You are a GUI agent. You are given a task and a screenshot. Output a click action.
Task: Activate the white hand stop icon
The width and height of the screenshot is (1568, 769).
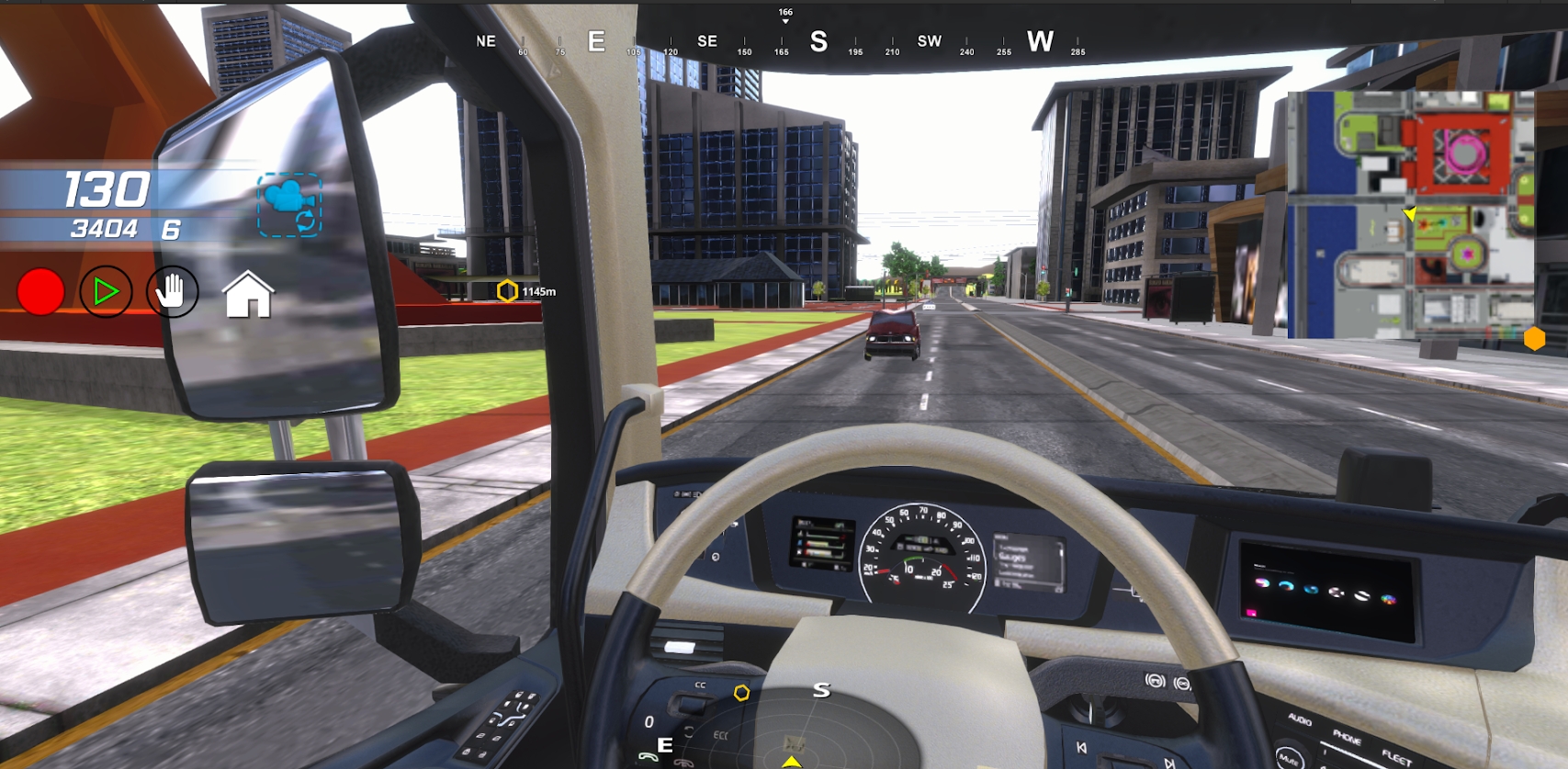coord(172,292)
